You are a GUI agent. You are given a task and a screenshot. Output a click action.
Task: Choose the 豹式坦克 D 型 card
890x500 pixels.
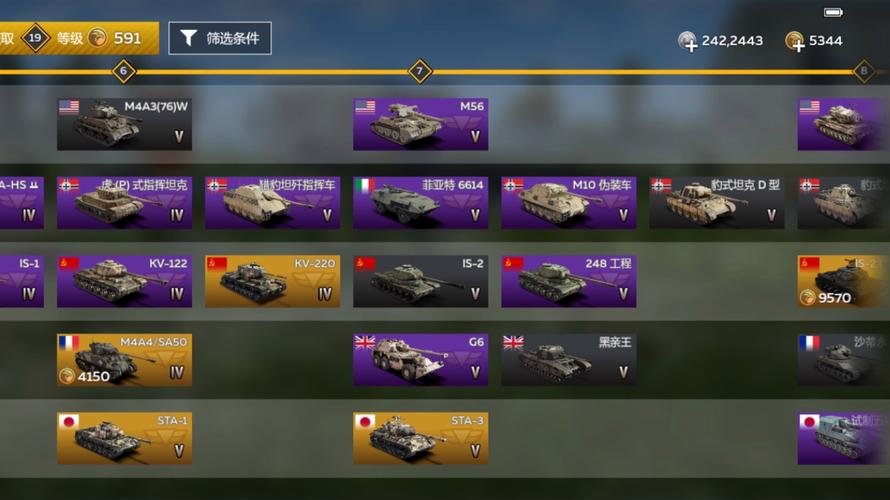point(716,203)
